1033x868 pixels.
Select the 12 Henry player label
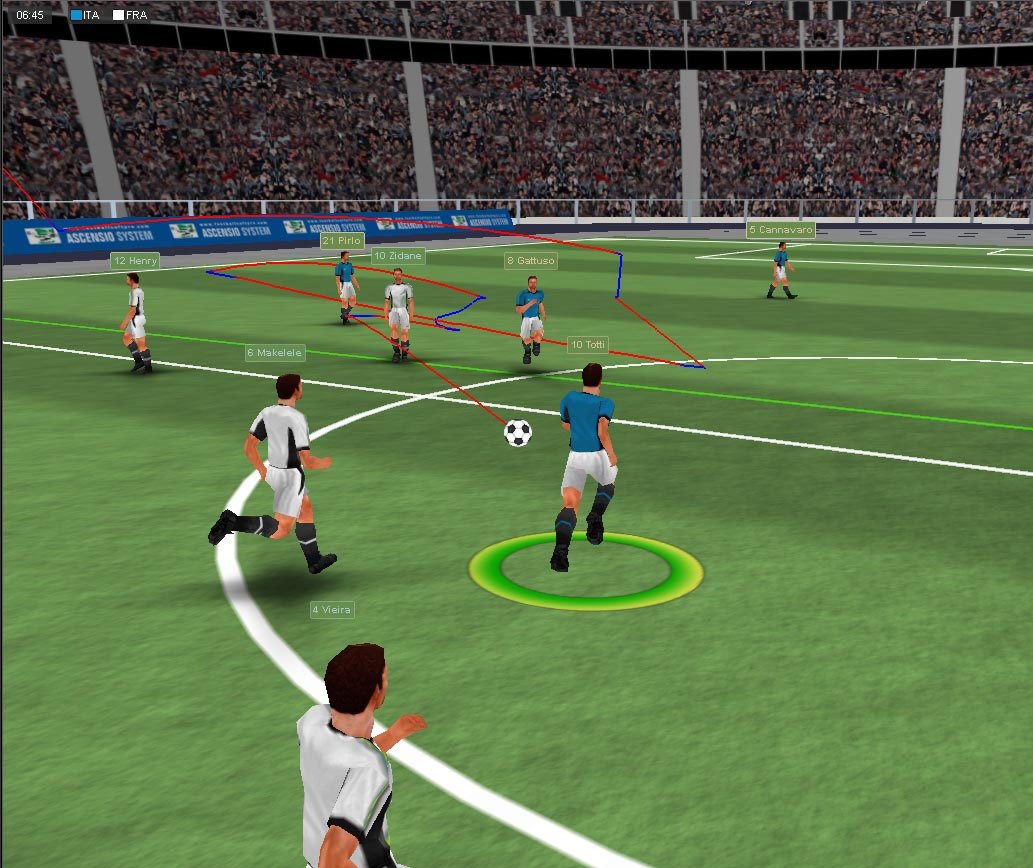135,261
